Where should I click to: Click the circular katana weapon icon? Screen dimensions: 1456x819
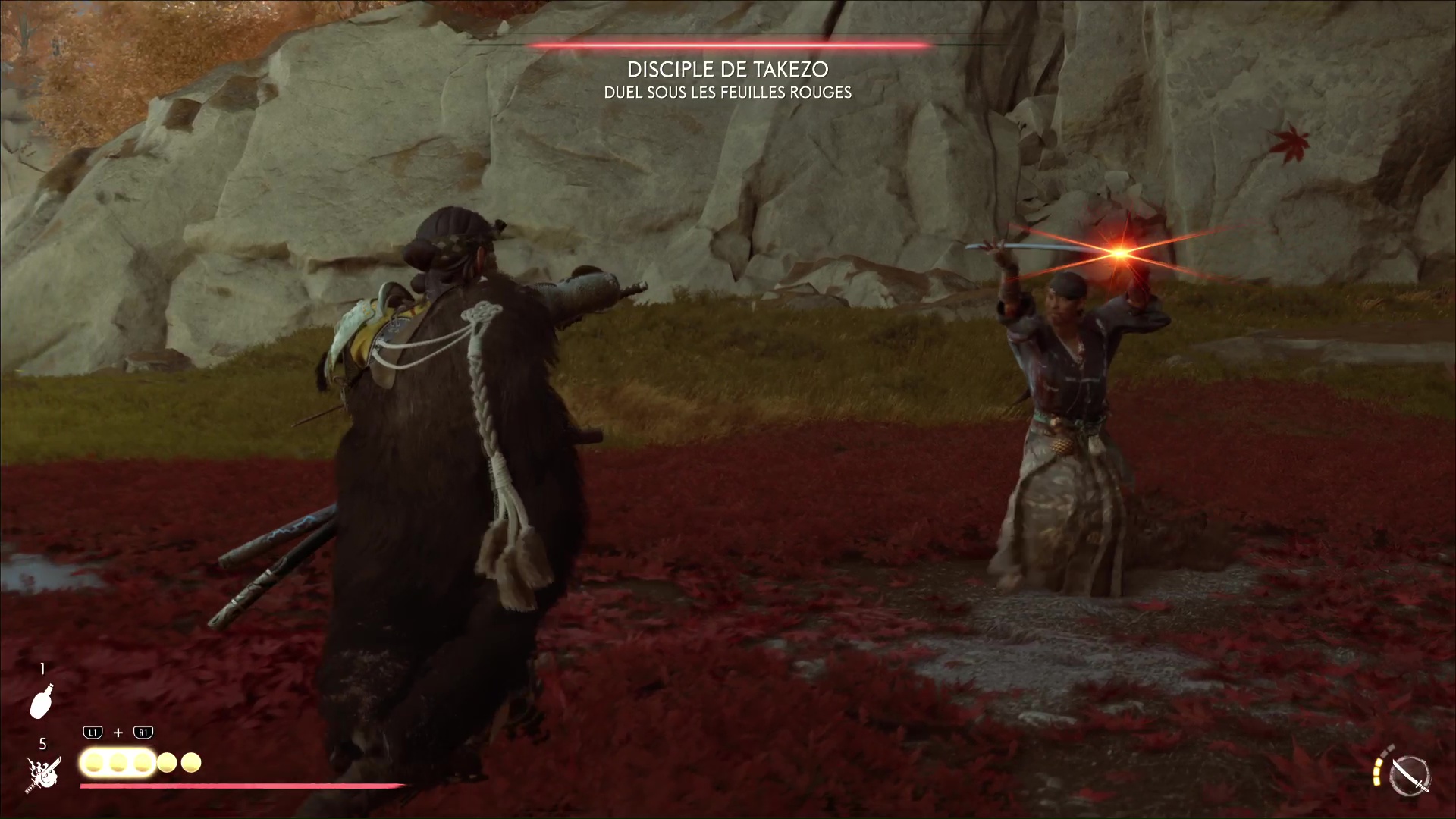click(x=1410, y=777)
